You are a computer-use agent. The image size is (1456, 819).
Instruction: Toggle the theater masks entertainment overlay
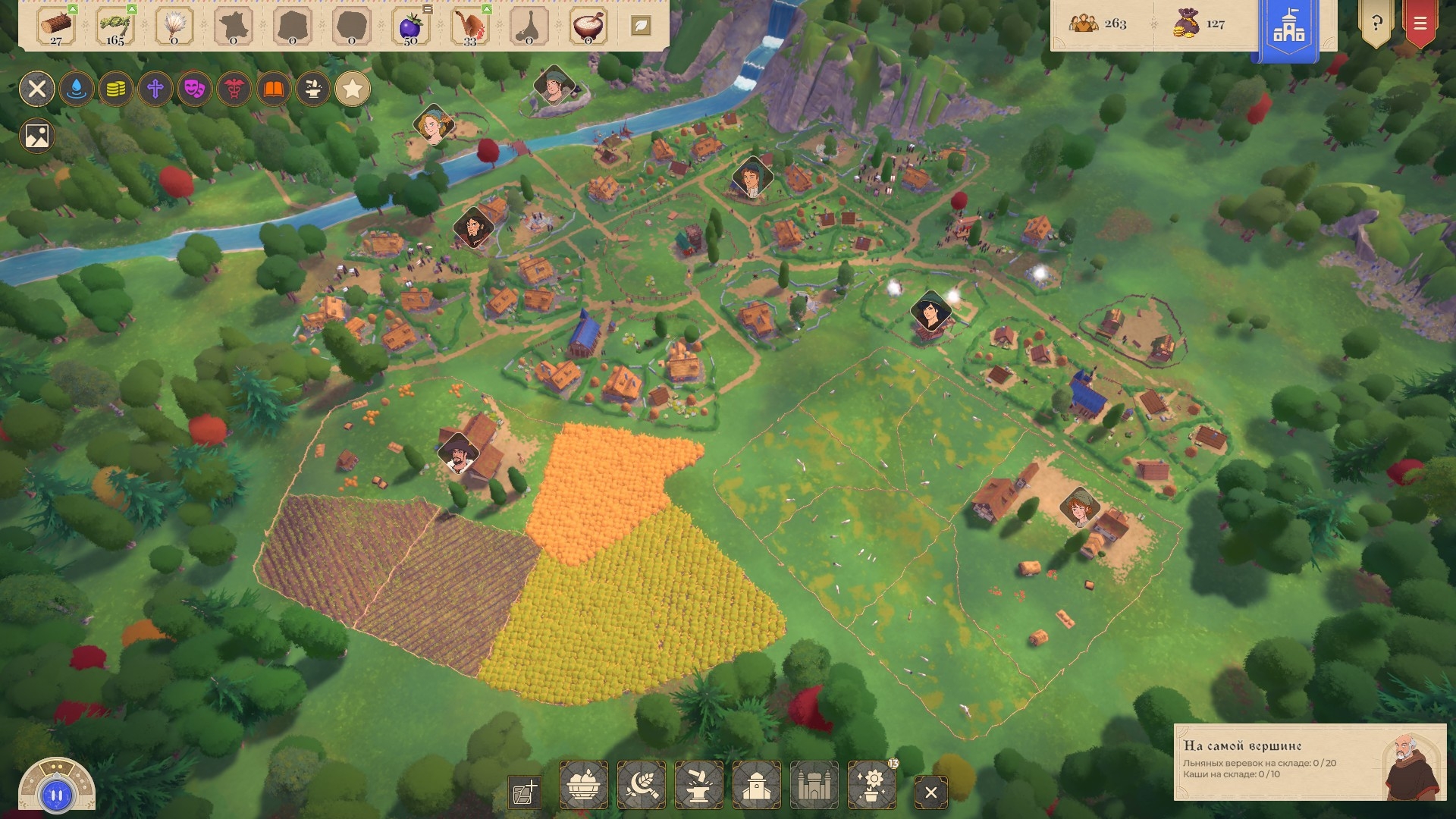[195, 89]
